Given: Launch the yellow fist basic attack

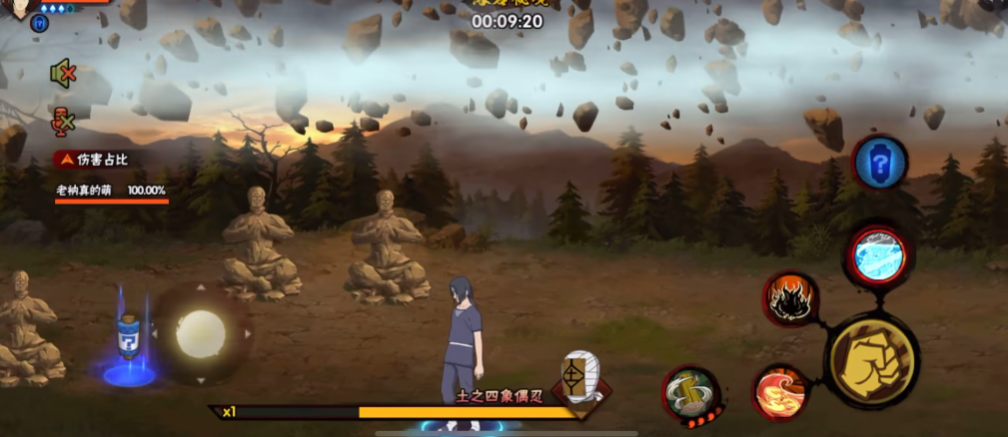Looking at the screenshot, I should (873, 361).
